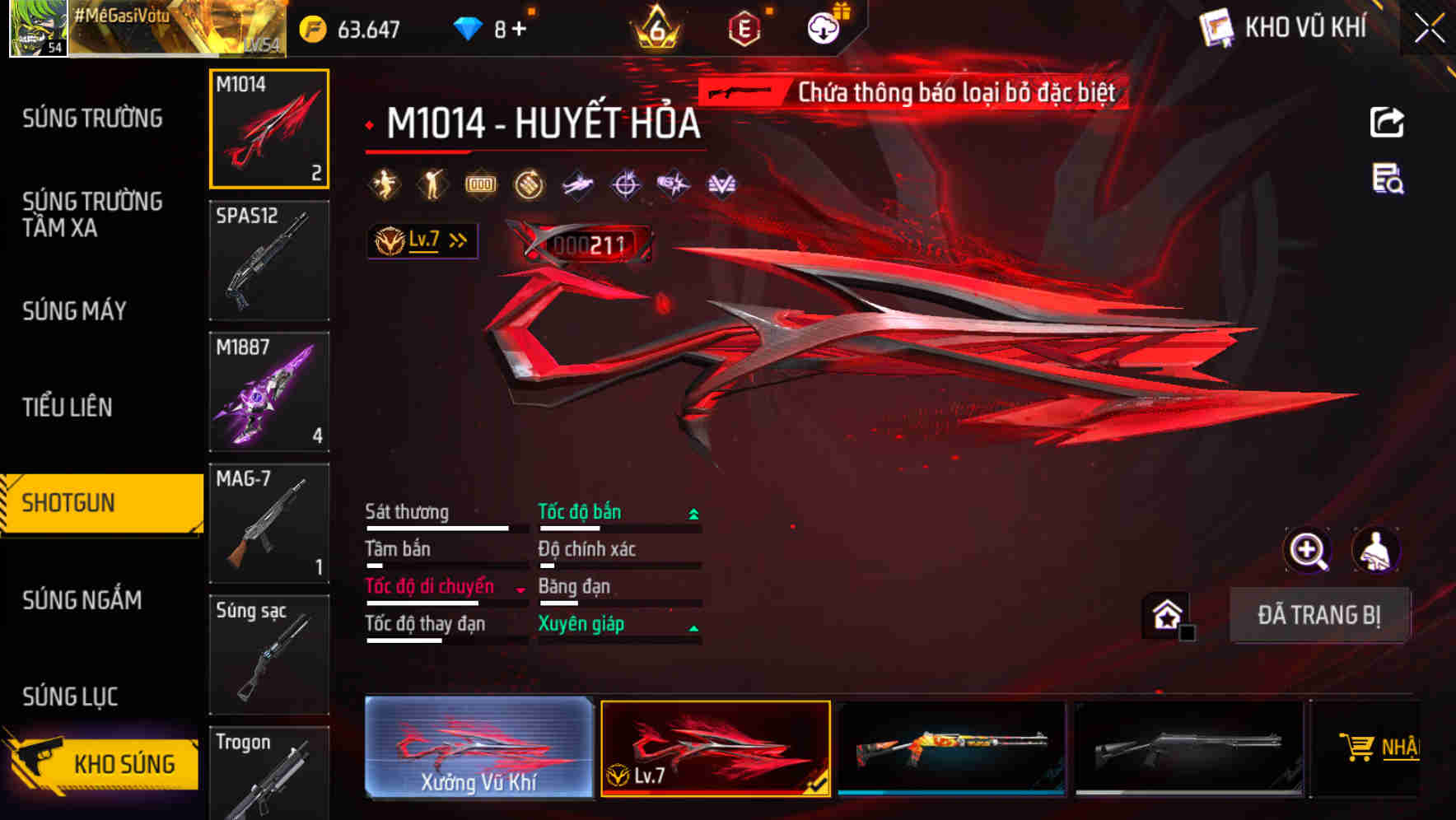Toggle favorite with the starred home icon
The height and width of the screenshot is (820, 1456).
pyautogui.click(x=1167, y=616)
